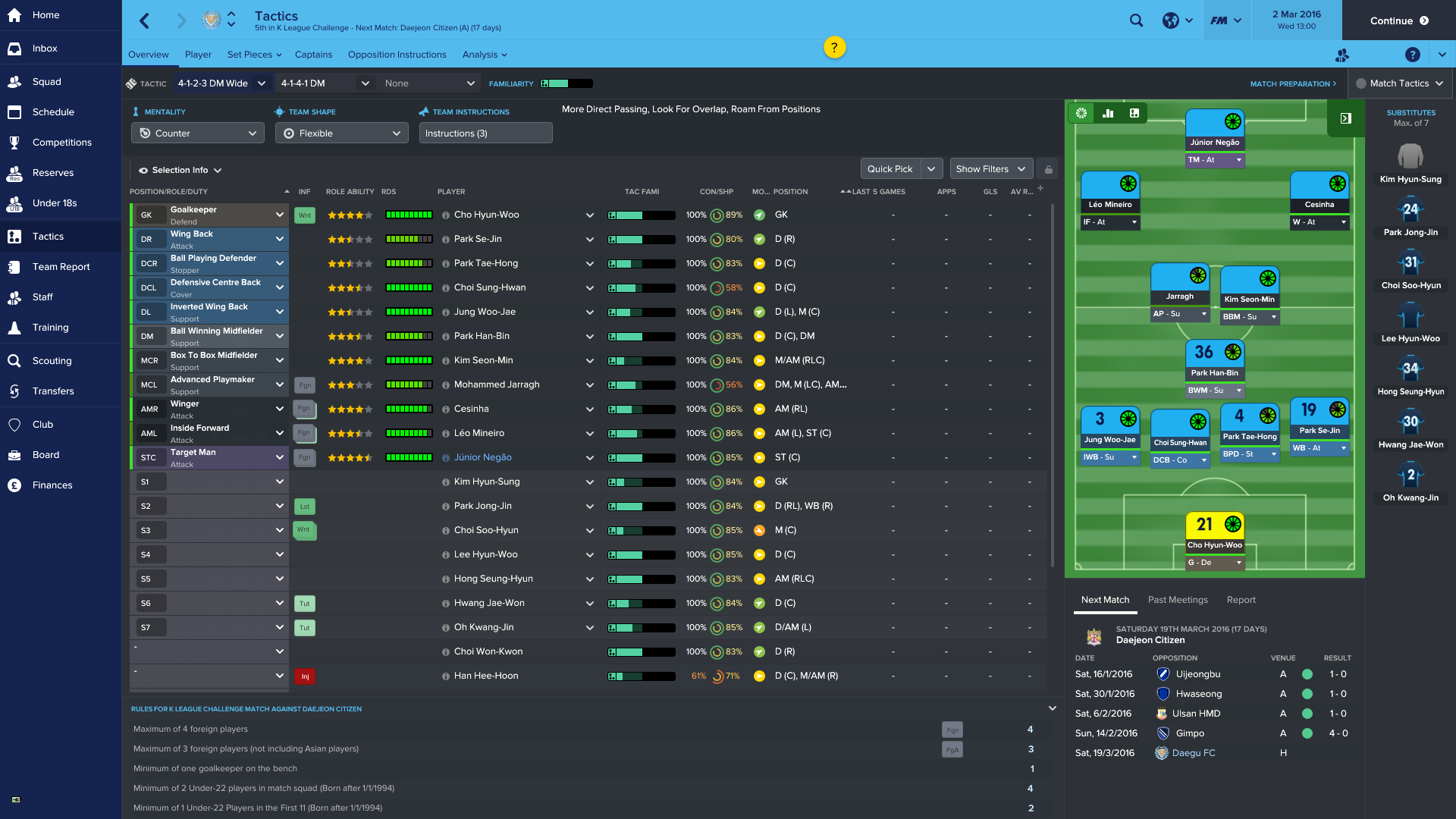Image resolution: width=1456 pixels, height=819 pixels.
Task: Open search with the magnifying glass icon
Action: point(1136,20)
